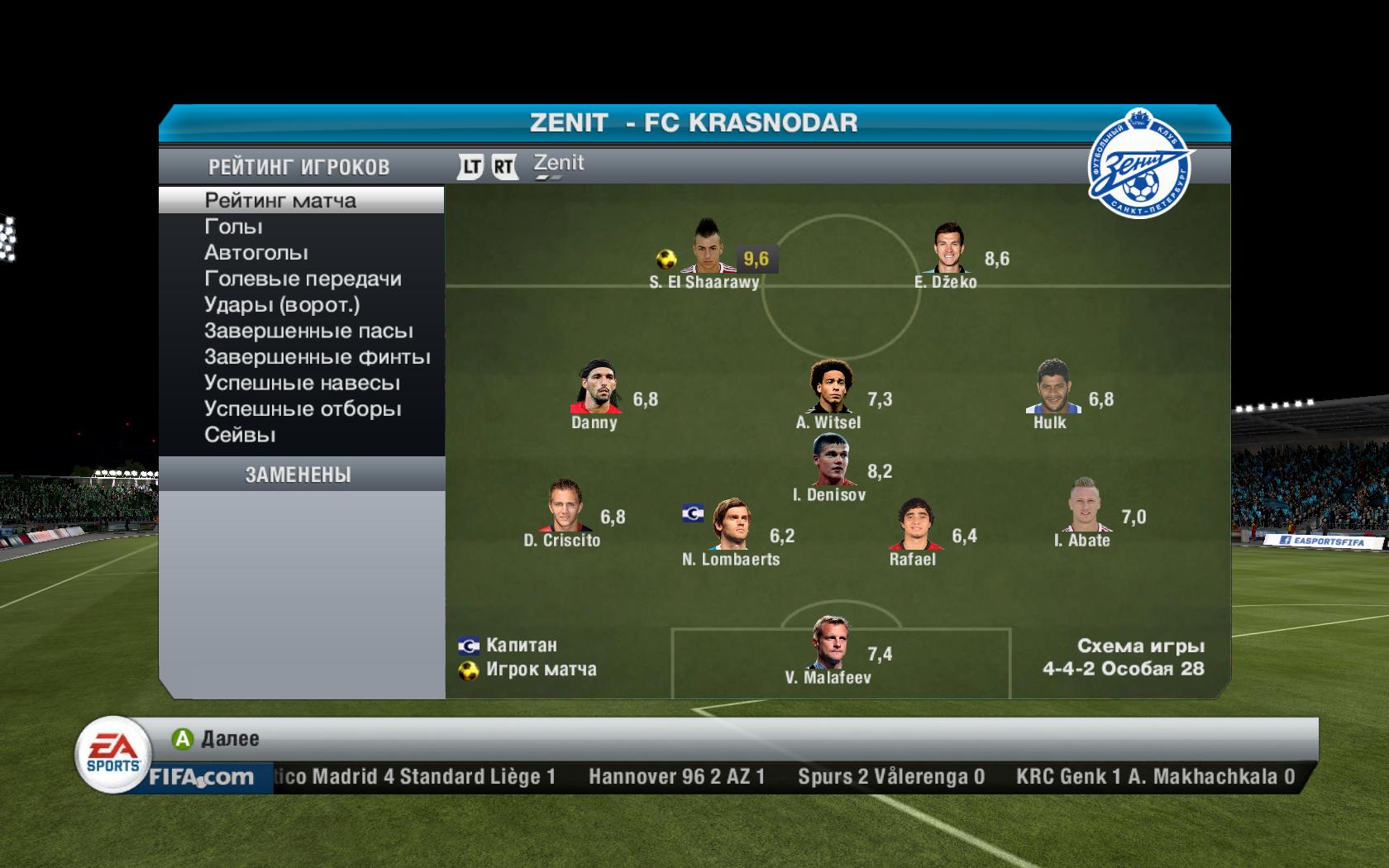The height and width of the screenshot is (868, 1389).
Task: Choose A. Witsel player portrait
Action: [828, 387]
